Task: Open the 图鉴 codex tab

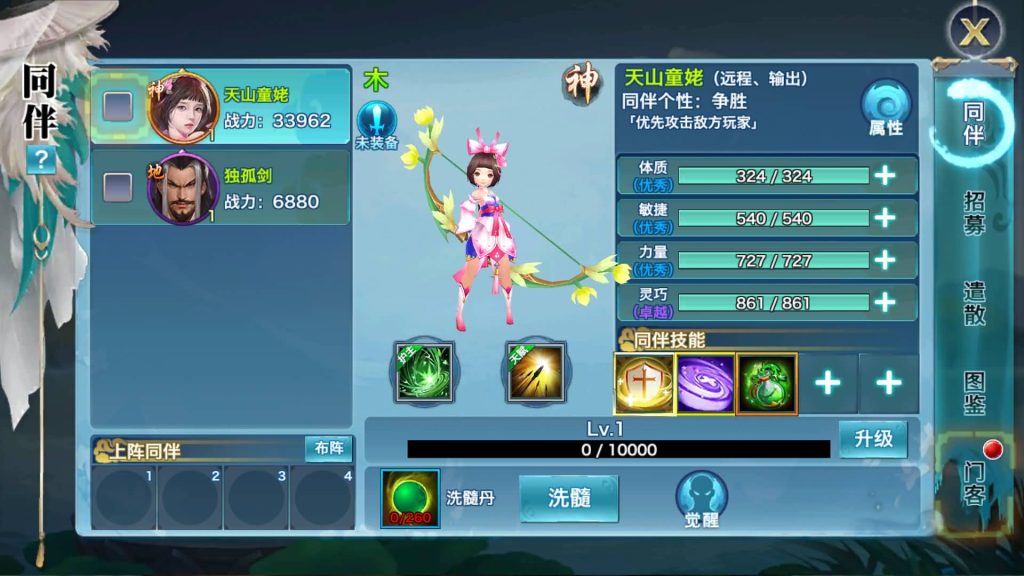Action: 974,394
